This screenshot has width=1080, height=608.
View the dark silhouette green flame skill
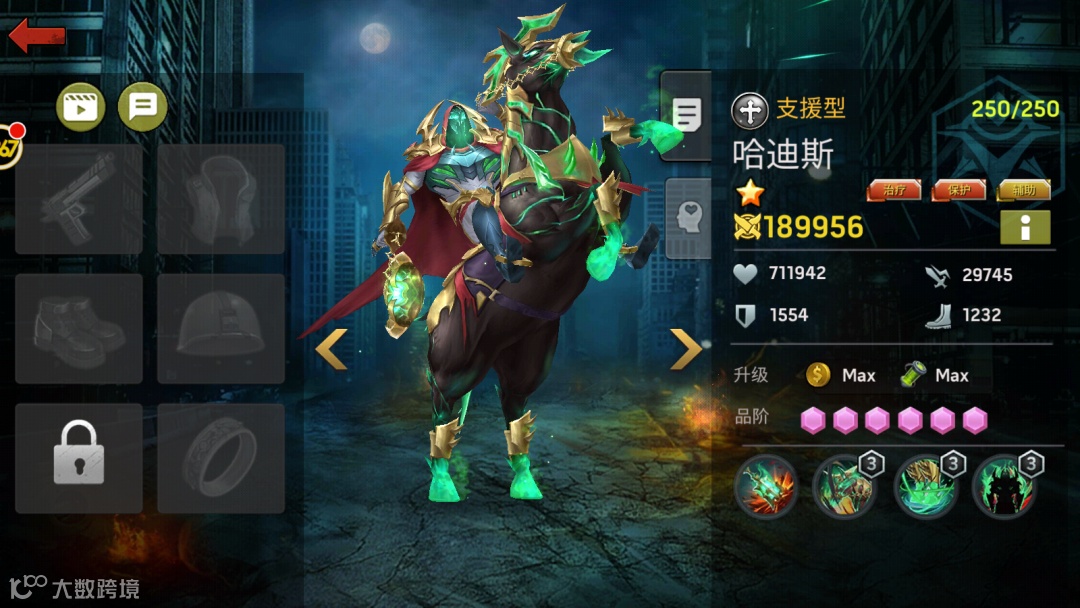point(1004,487)
